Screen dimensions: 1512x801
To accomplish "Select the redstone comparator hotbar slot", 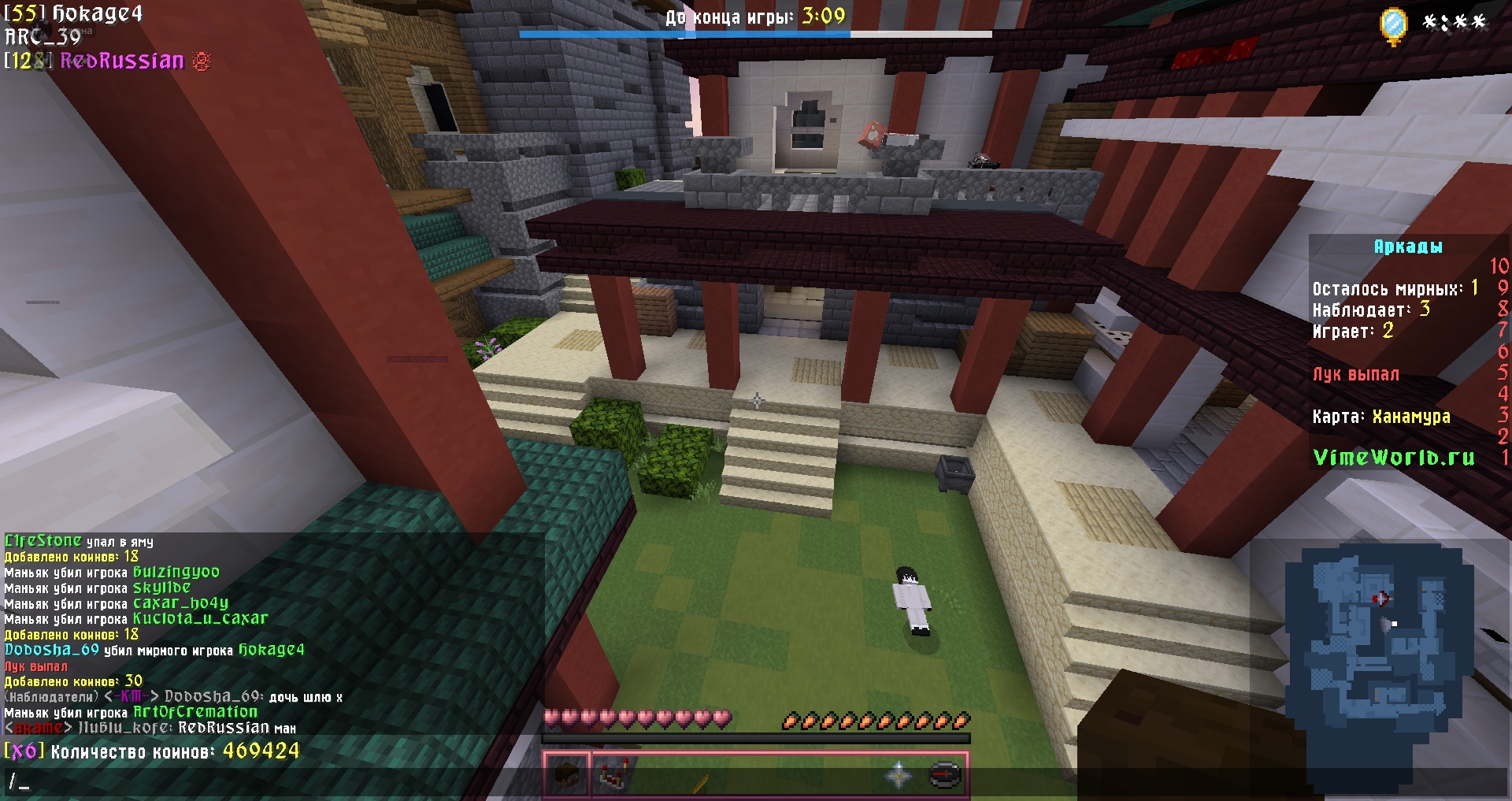I will [x=613, y=776].
